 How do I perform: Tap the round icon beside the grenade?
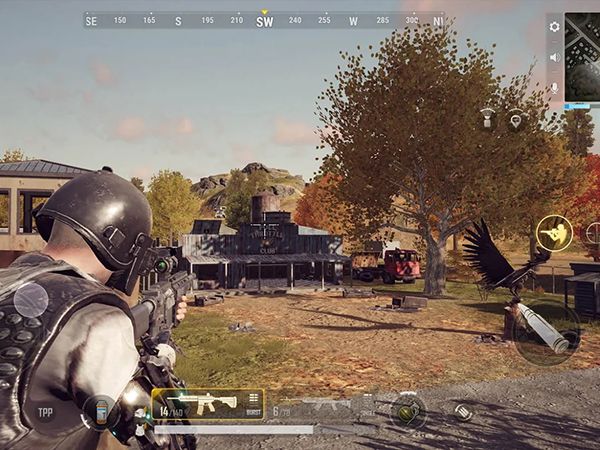[463, 410]
